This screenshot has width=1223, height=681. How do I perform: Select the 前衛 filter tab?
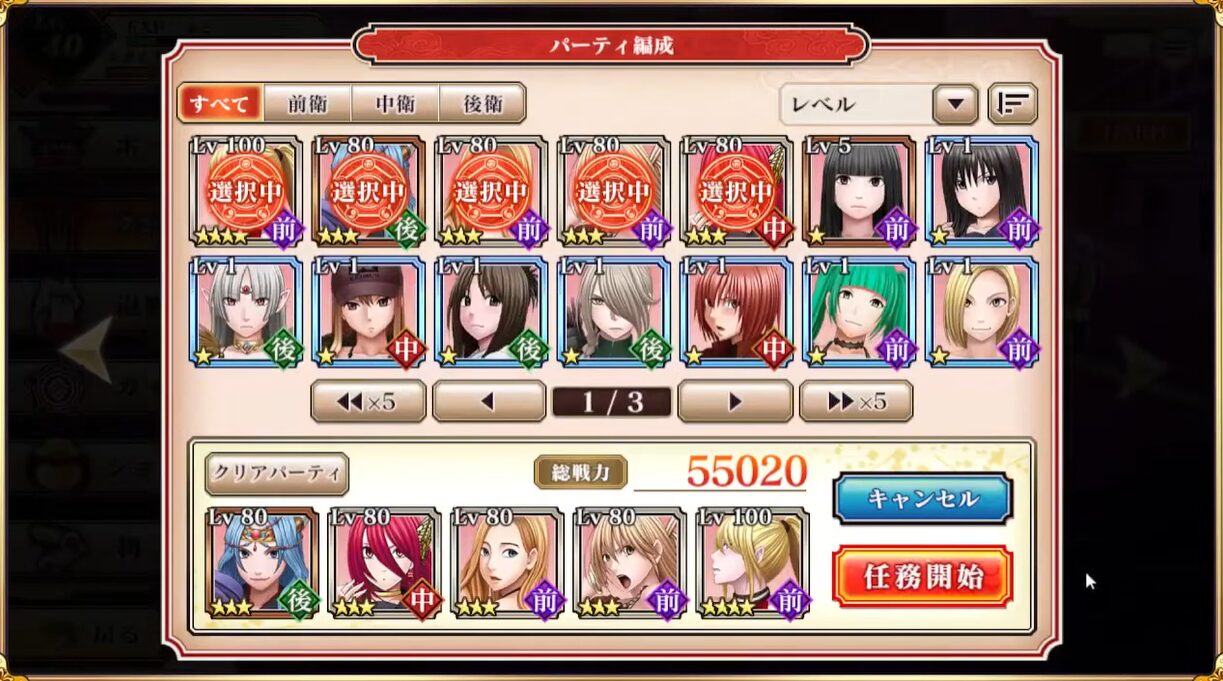click(x=307, y=103)
